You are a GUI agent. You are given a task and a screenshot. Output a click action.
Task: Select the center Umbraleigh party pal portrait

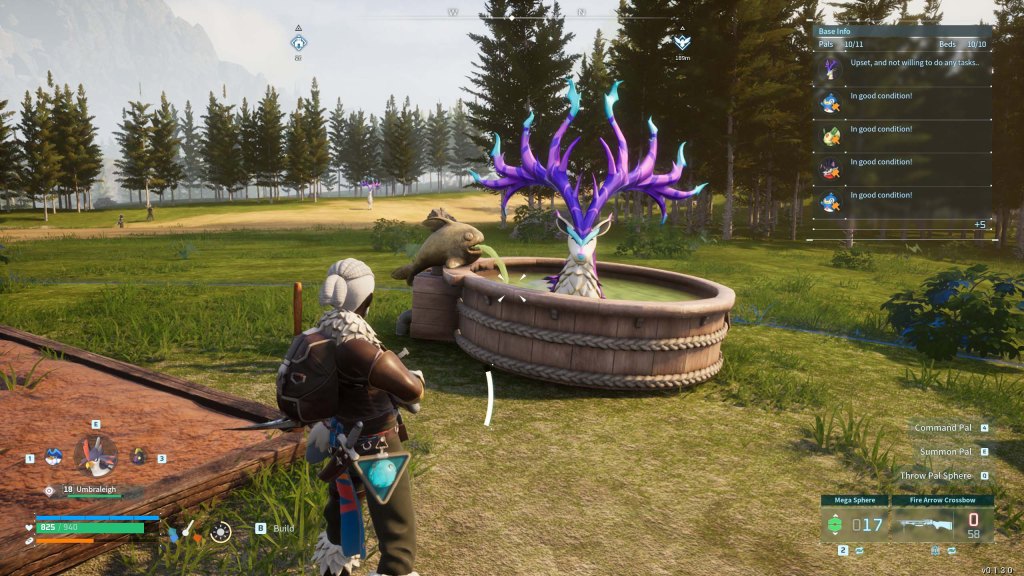95,455
